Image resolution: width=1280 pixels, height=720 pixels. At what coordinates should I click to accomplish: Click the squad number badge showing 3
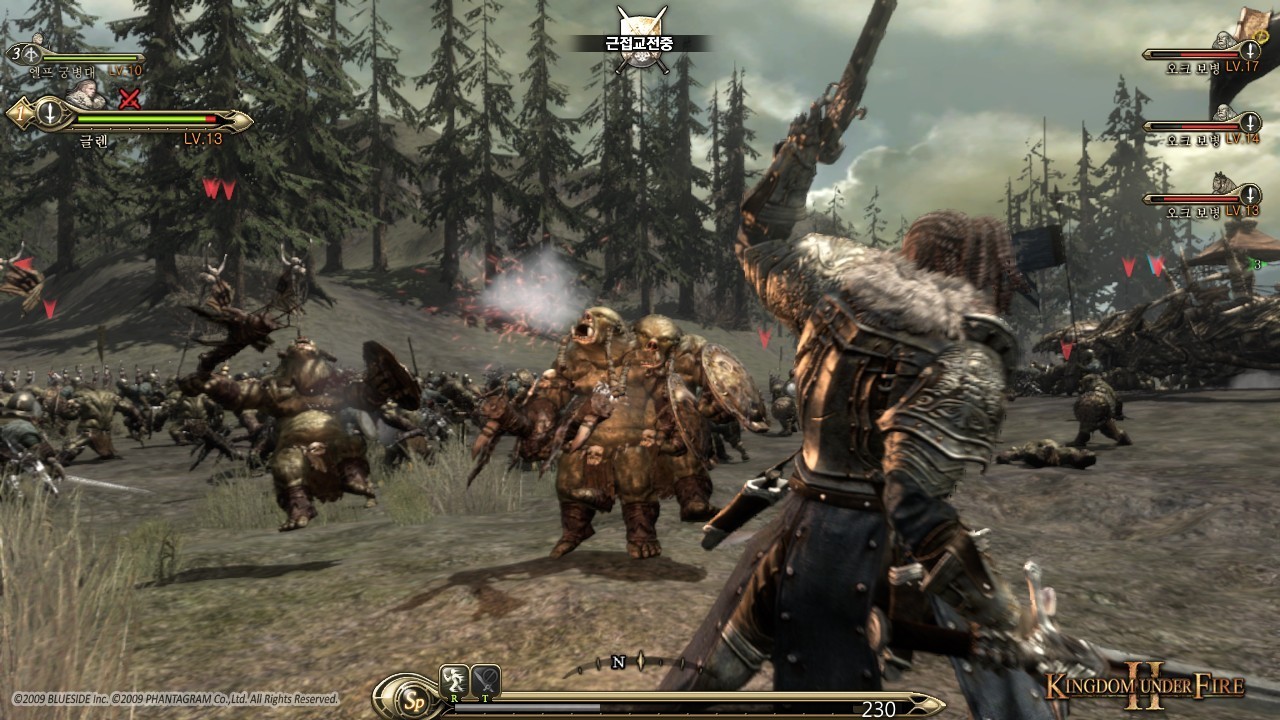(17, 51)
